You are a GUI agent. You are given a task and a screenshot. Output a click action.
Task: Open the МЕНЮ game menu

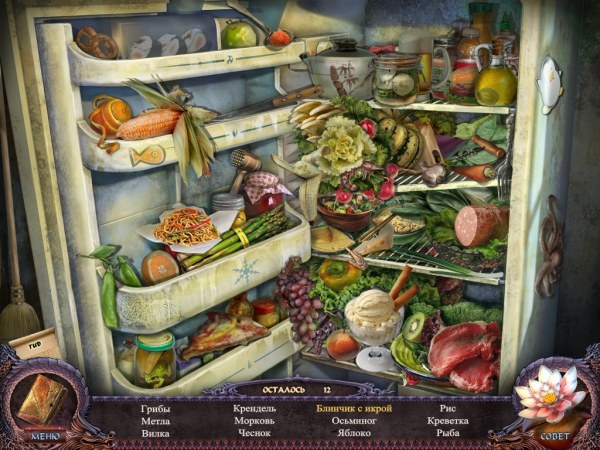tap(46, 435)
